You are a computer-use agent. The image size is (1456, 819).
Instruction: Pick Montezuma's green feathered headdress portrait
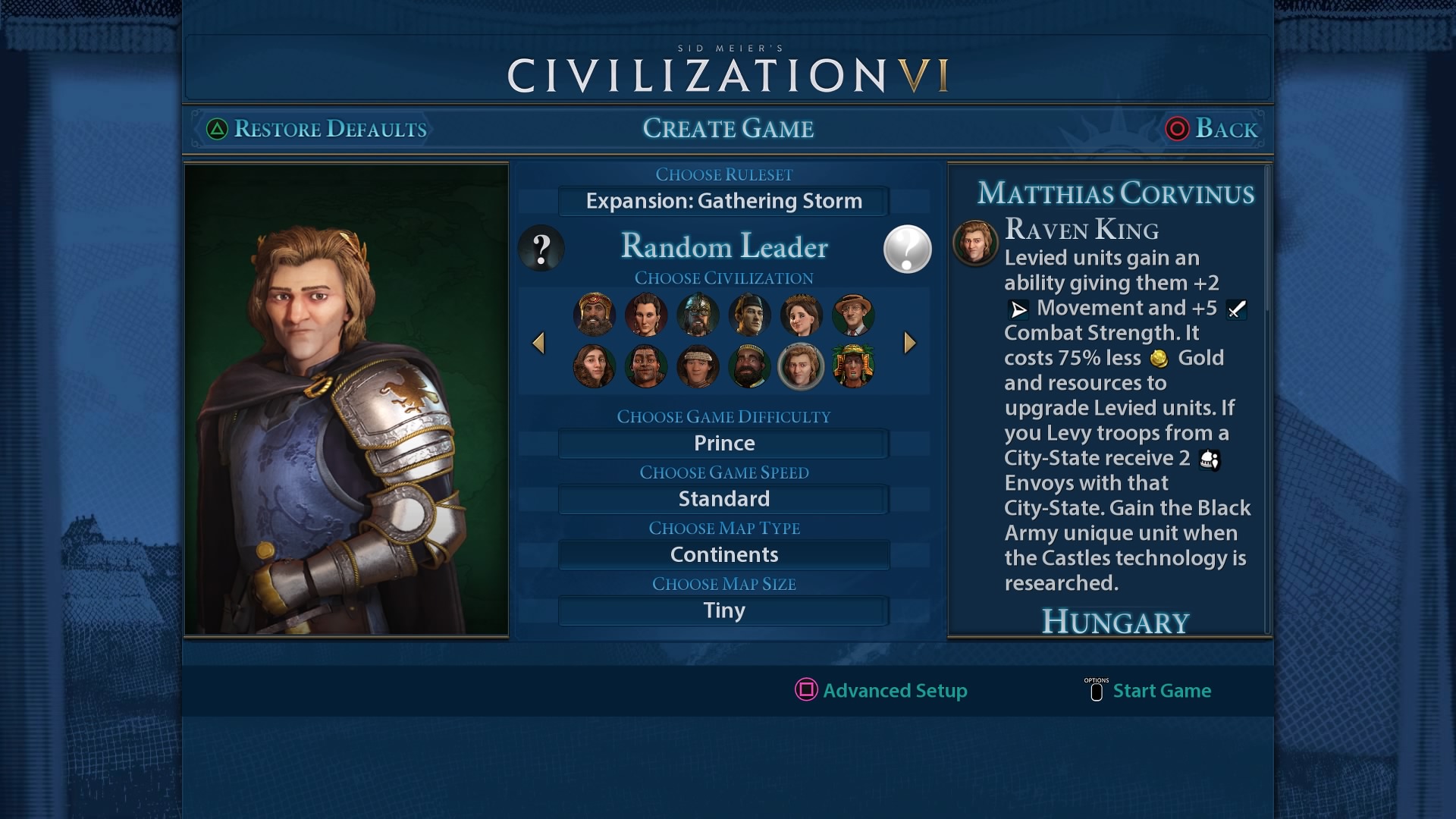tap(852, 366)
